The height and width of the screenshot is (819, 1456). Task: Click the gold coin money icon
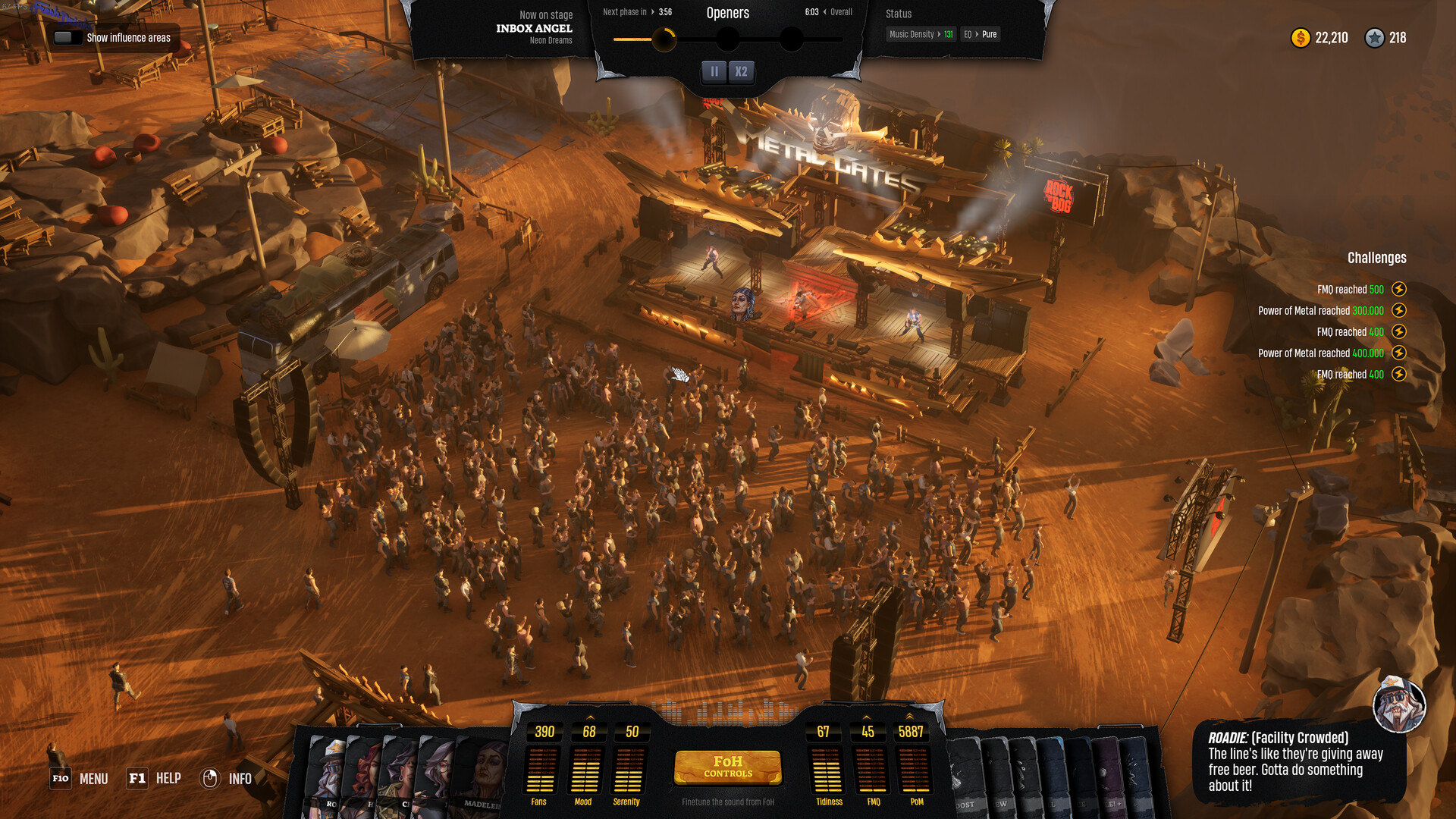point(1301,38)
